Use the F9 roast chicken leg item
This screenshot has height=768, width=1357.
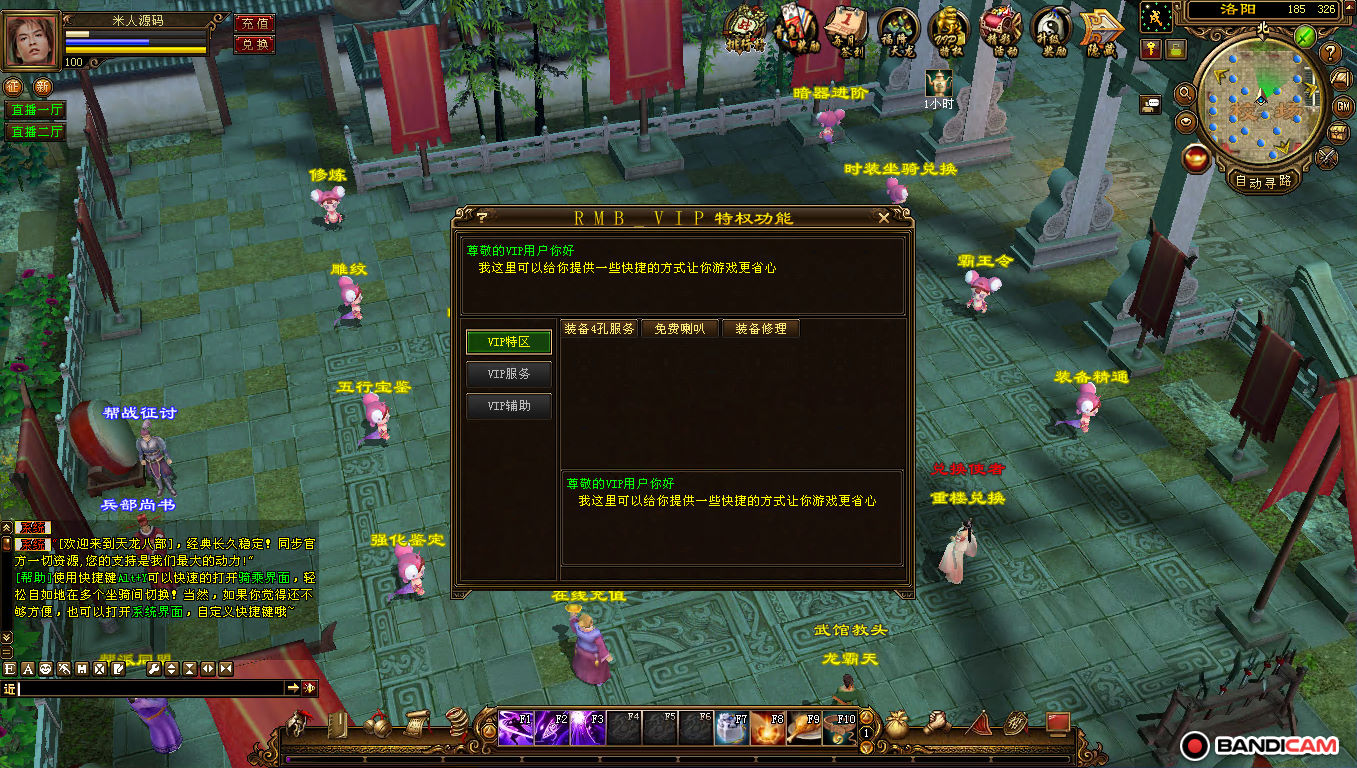tap(806, 727)
